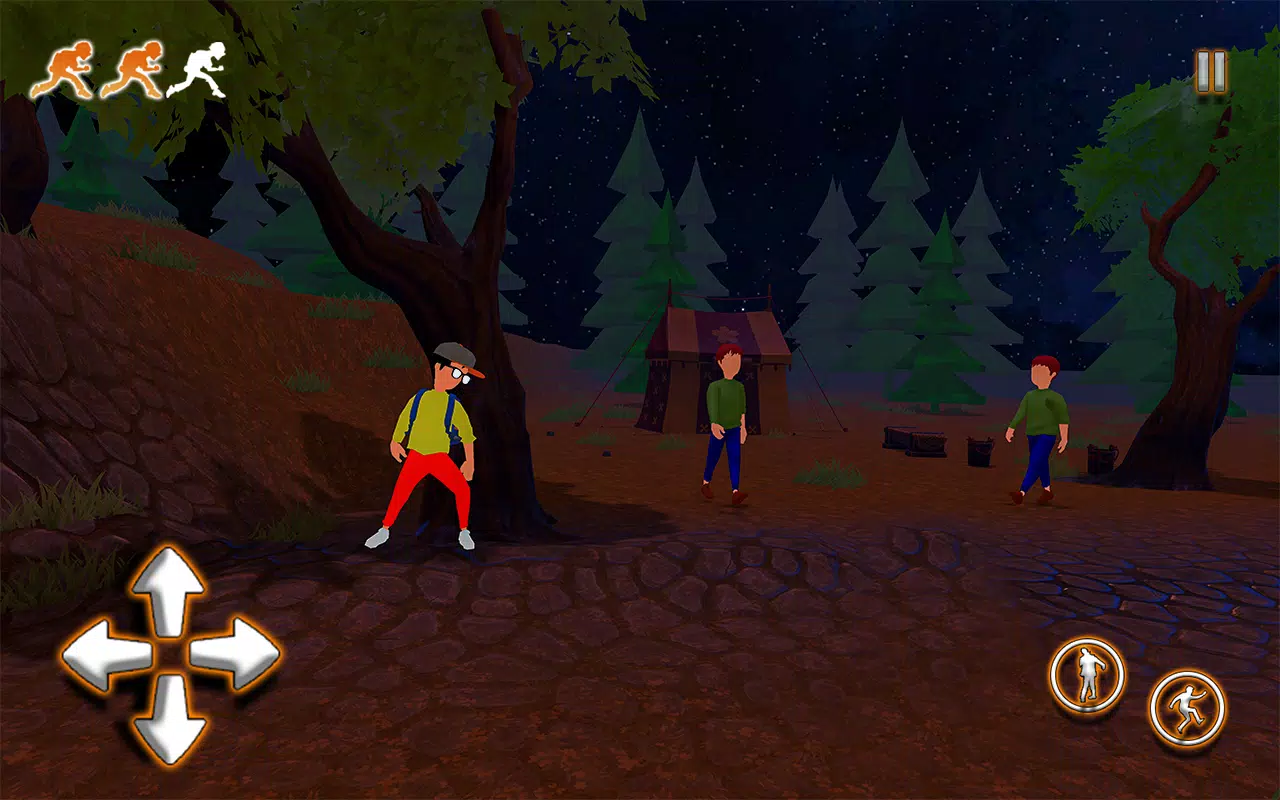Tap the left arrow on the D-pad
This screenshot has width=1280, height=800.
[104, 656]
